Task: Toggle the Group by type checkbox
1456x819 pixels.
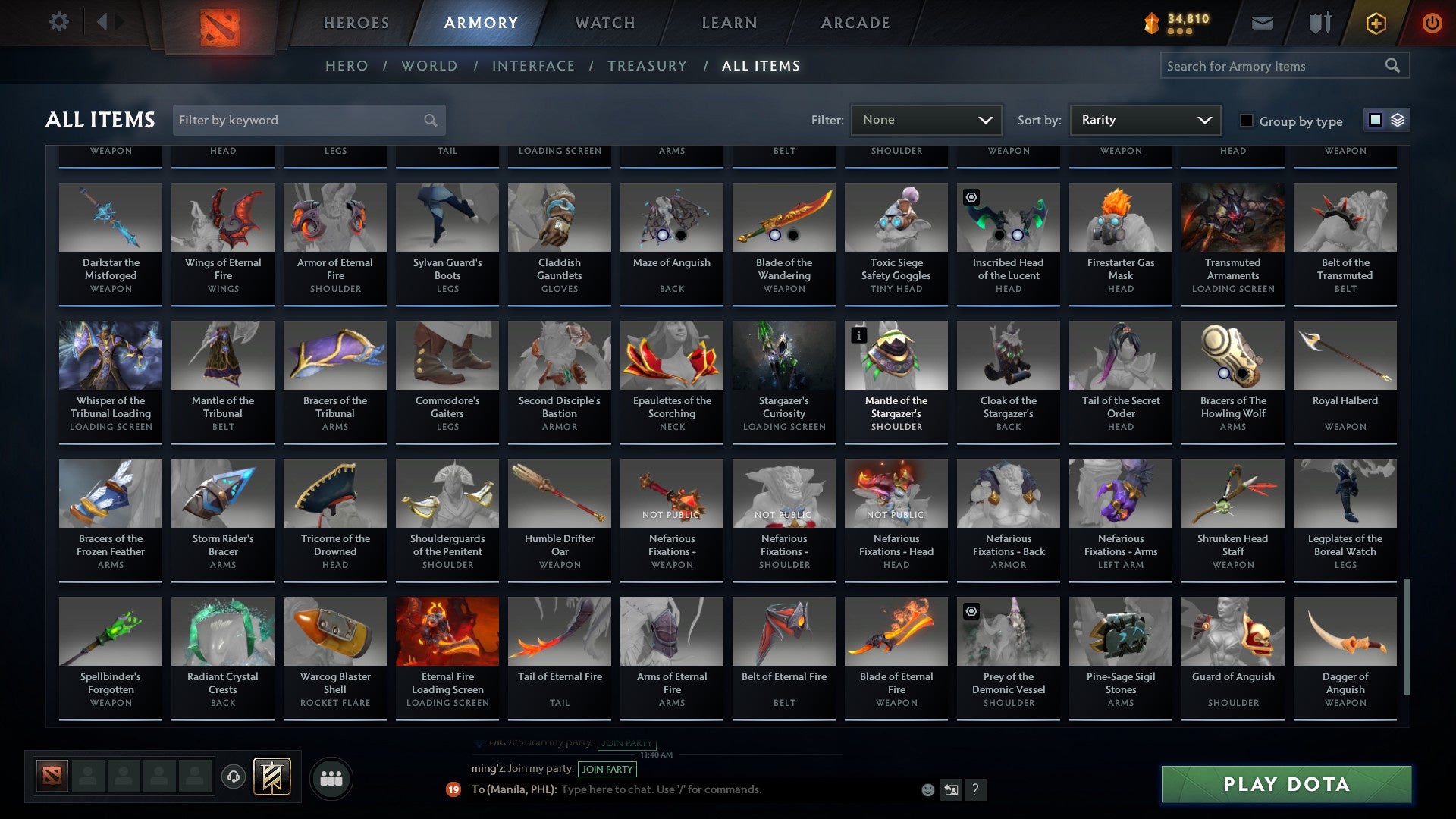Action: point(1247,121)
